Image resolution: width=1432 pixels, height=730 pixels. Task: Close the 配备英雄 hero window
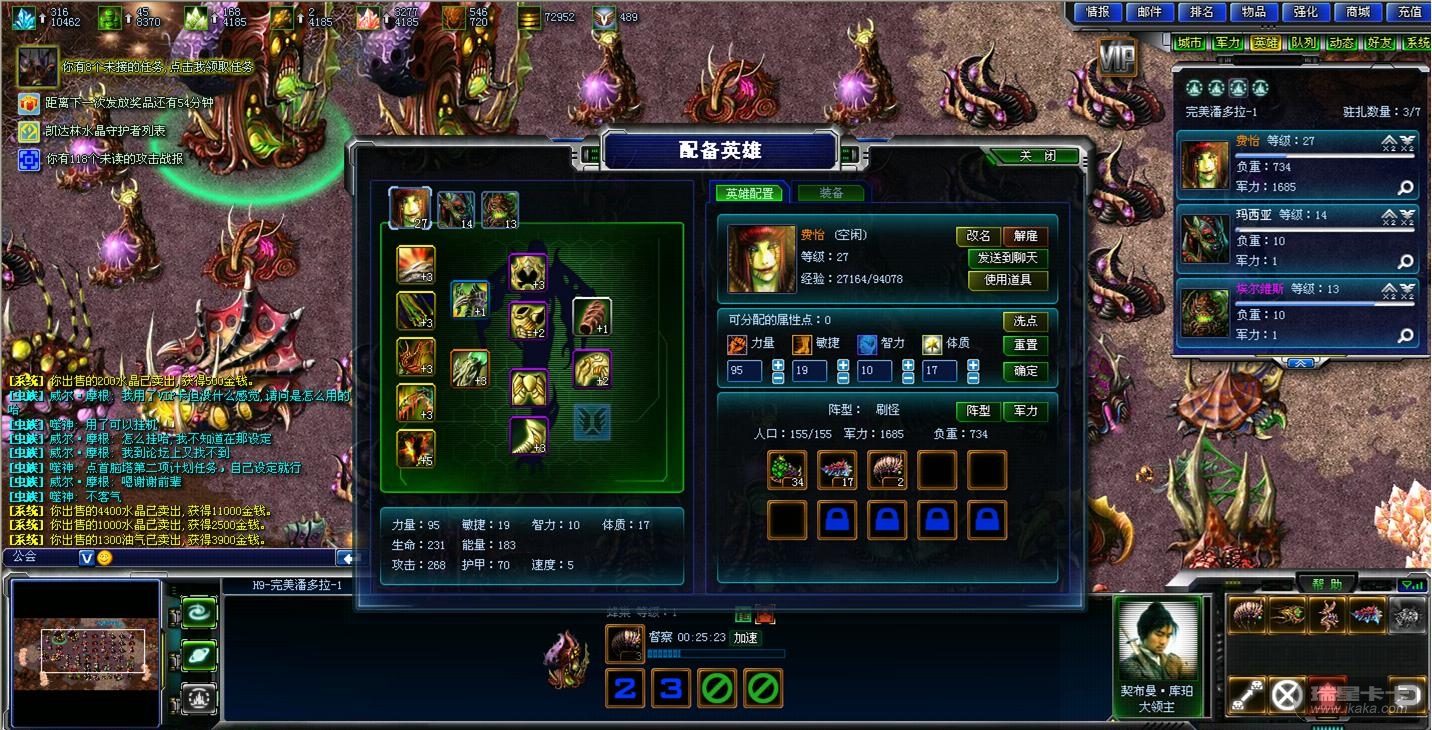tap(1036, 156)
